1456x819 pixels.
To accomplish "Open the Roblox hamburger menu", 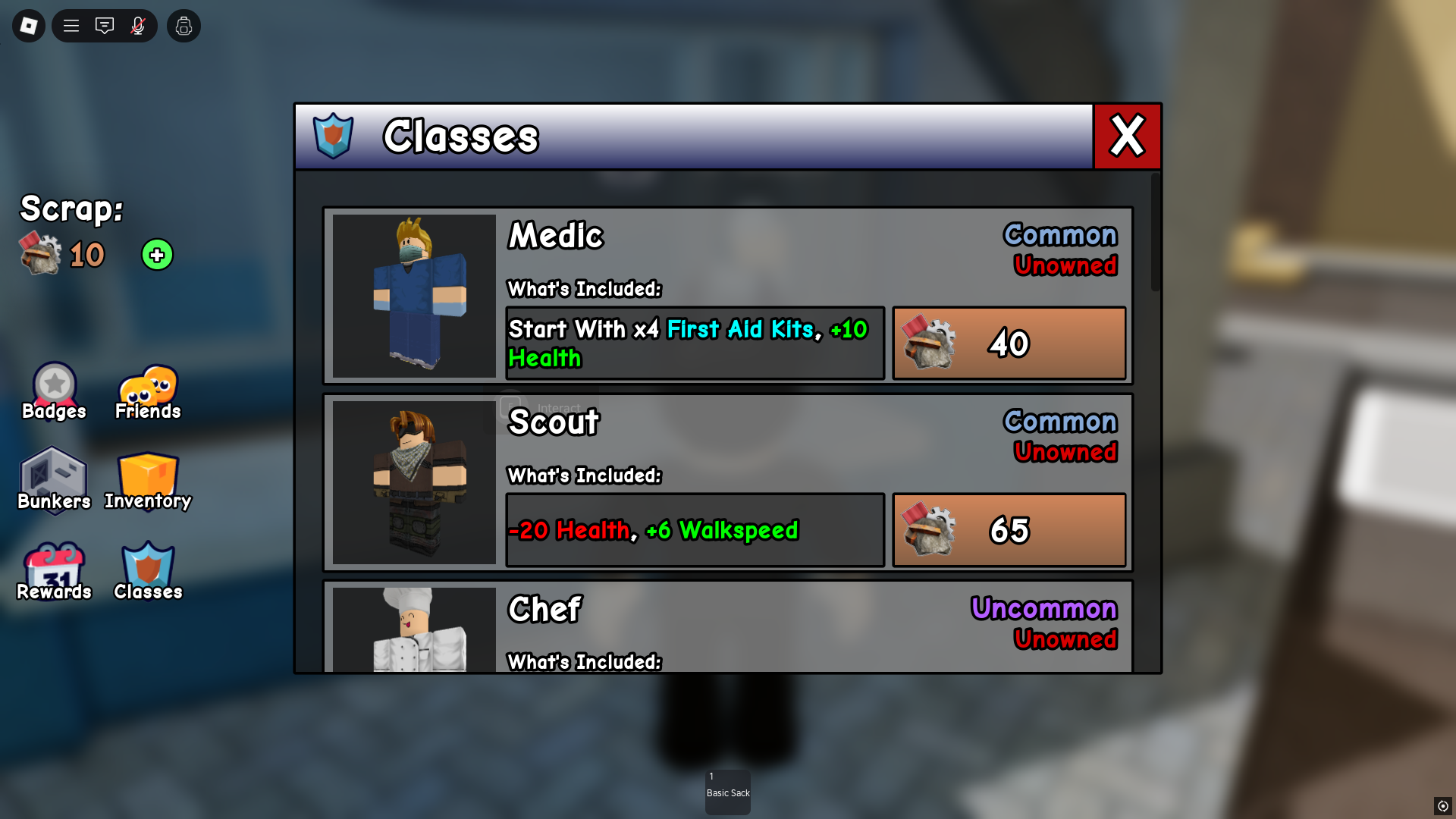I will 71,25.
